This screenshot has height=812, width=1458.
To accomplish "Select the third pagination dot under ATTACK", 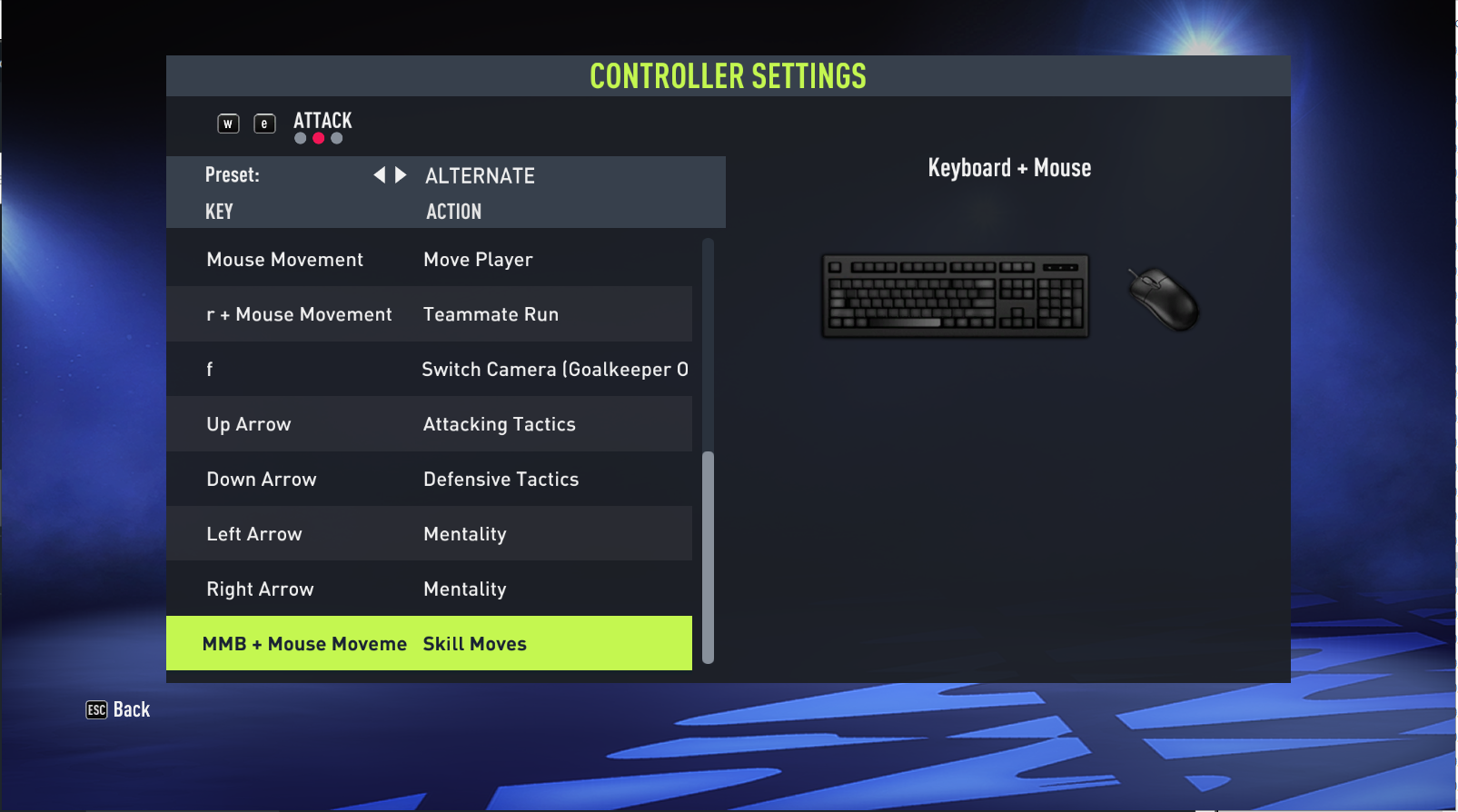I will tap(336, 138).
